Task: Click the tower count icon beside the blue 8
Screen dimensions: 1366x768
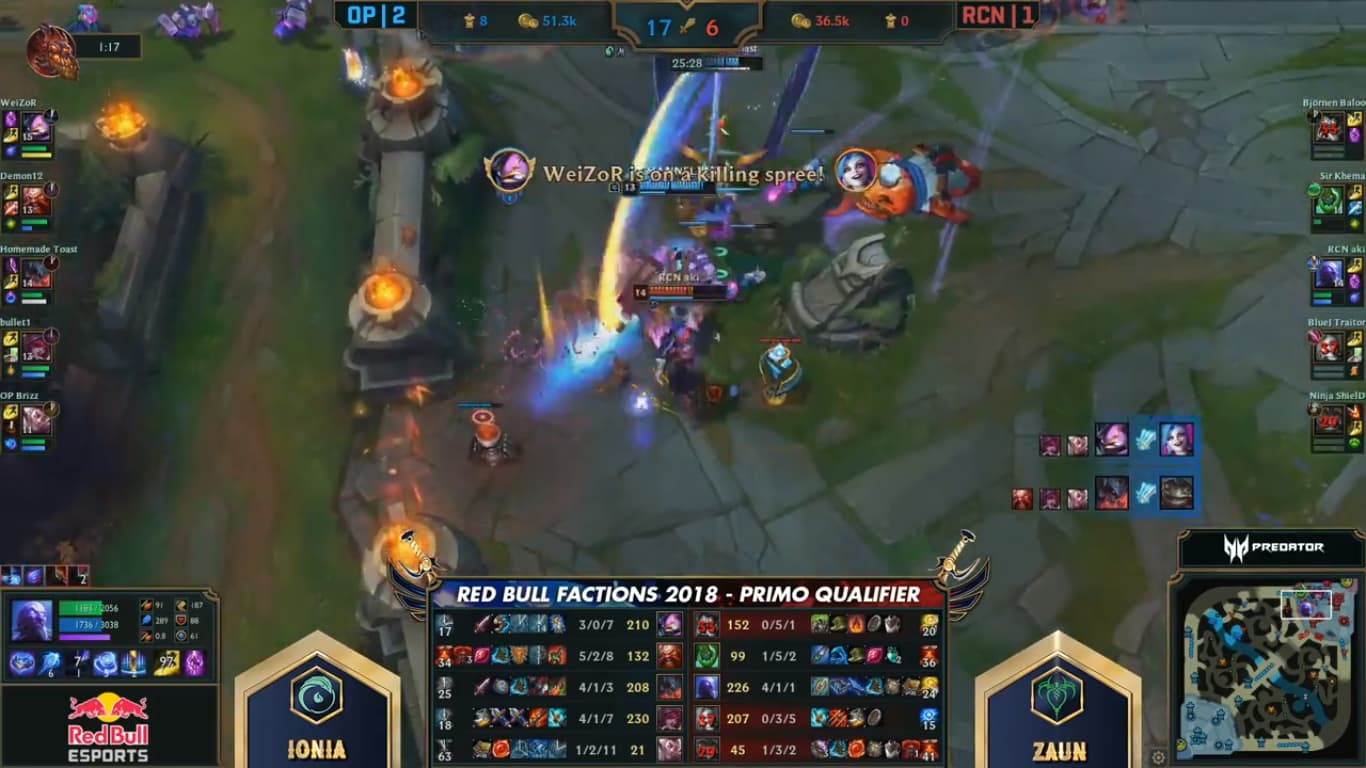Action: [468, 20]
